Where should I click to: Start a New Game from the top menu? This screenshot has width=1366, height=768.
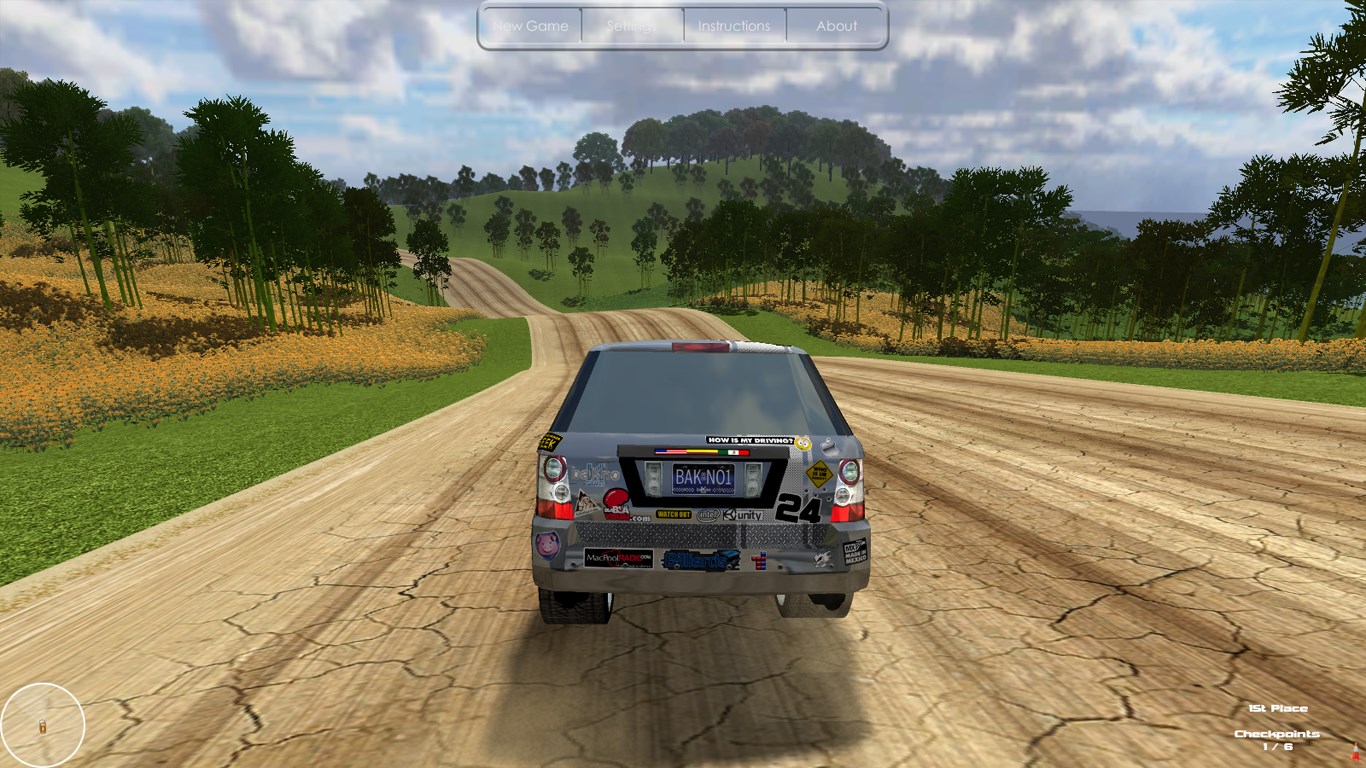(531, 26)
